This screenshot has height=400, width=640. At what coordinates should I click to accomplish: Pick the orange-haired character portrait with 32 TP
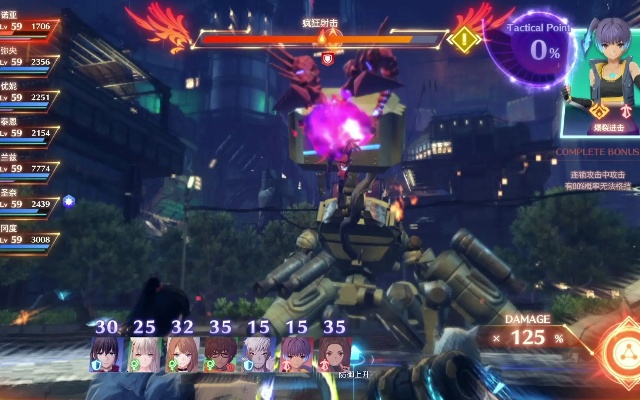(x=183, y=354)
